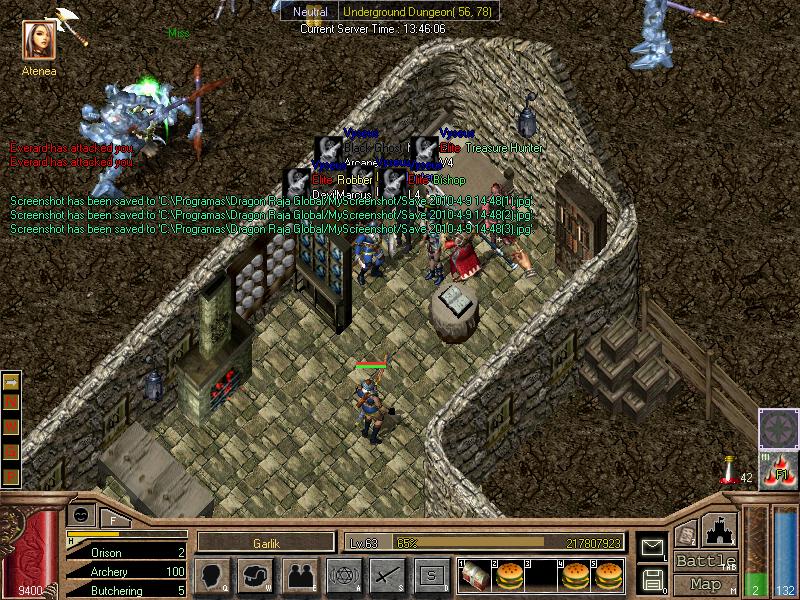Click the crossed swords combat skill button

(x=387, y=575)
